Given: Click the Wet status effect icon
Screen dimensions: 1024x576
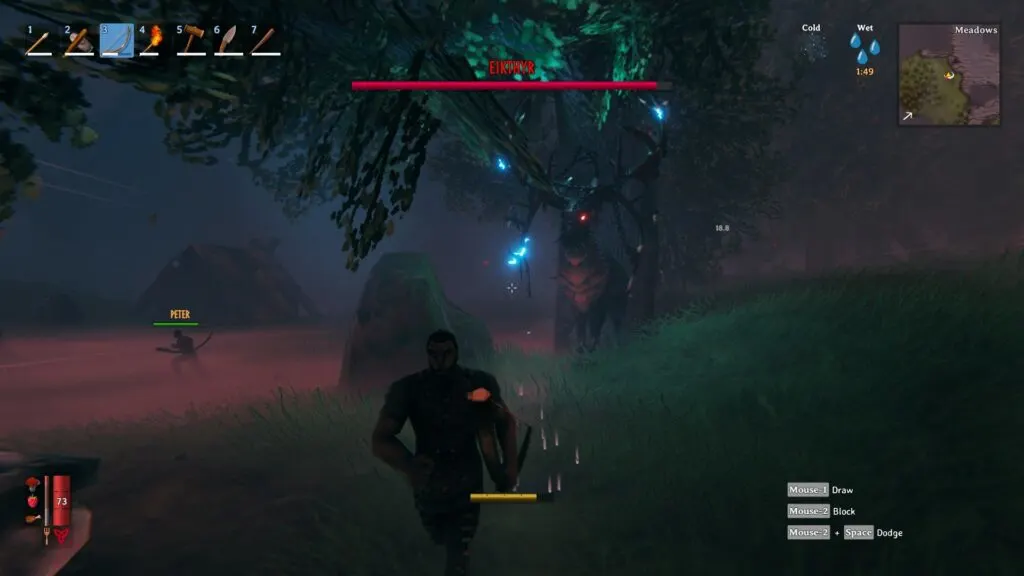Looking at the screenshot, I should (x=864, y=47).
